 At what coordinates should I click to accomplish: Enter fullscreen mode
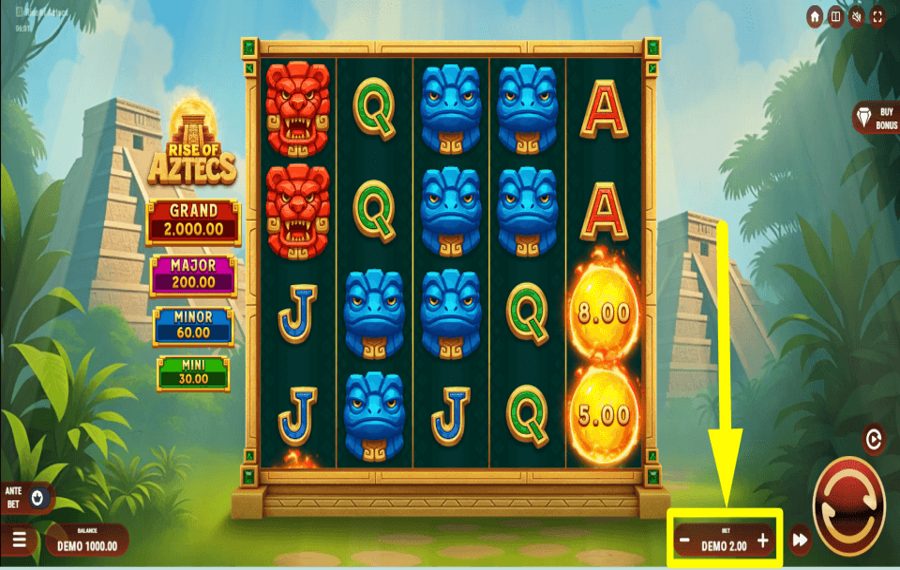pyautogui.click(x=877, y=17)
